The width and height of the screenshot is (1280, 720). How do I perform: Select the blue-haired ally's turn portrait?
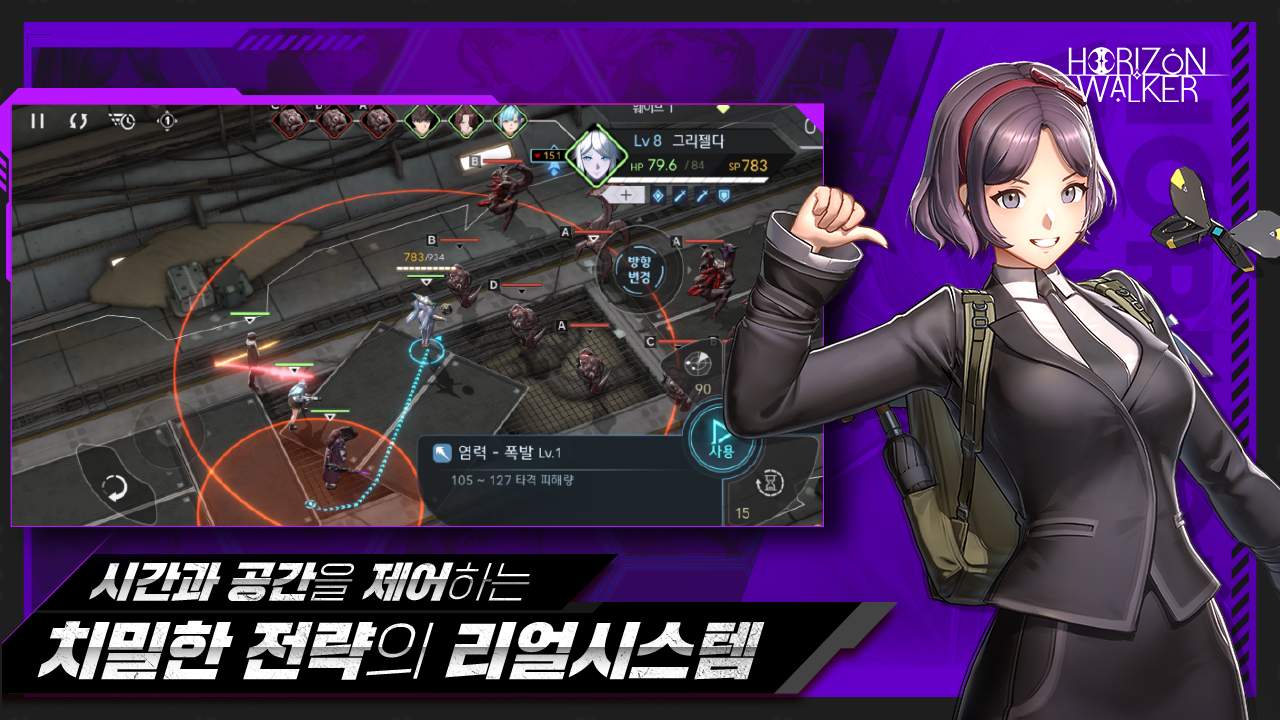[x=509, y=120]
